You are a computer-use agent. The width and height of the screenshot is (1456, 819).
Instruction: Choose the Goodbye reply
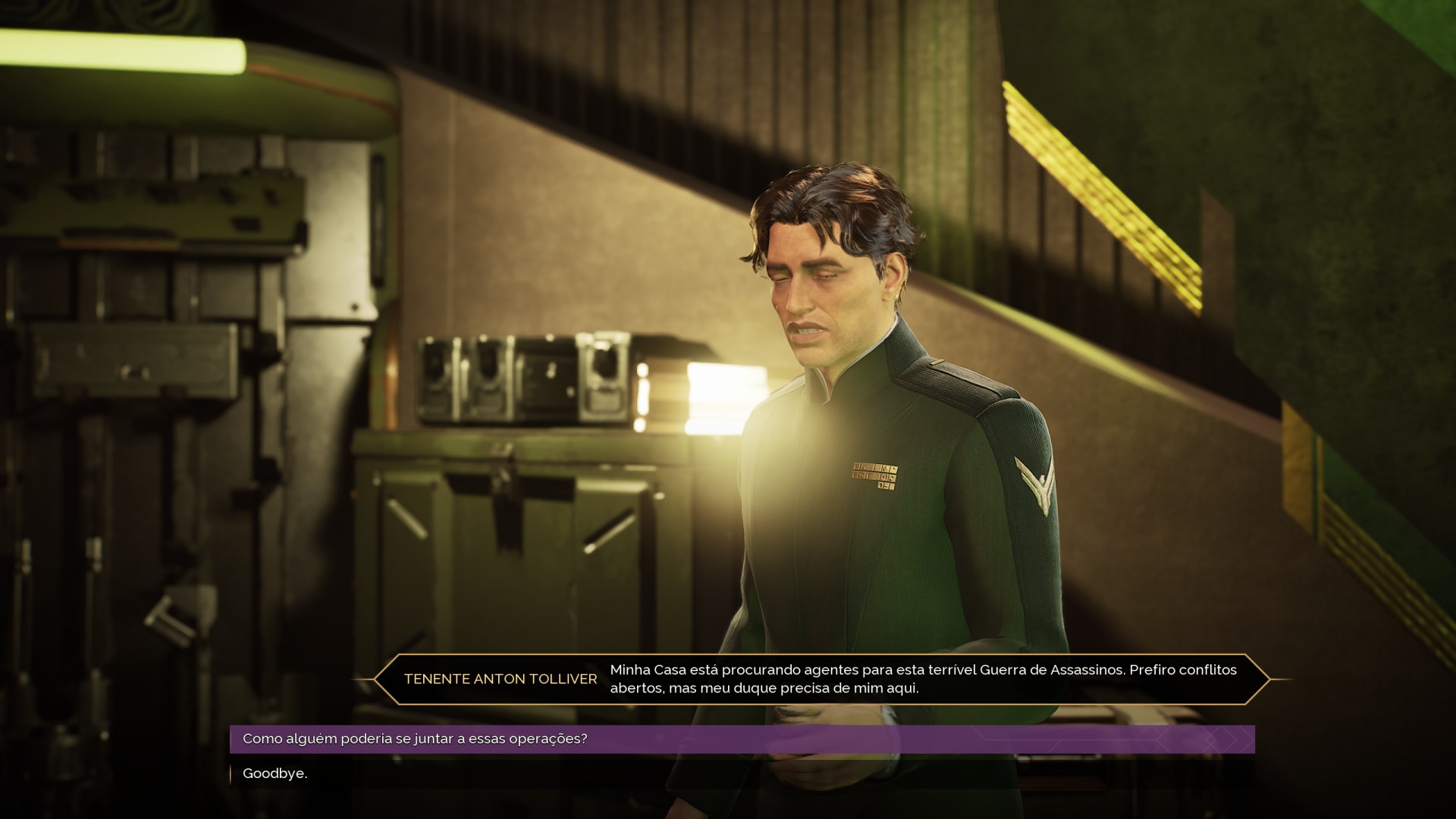275,773
